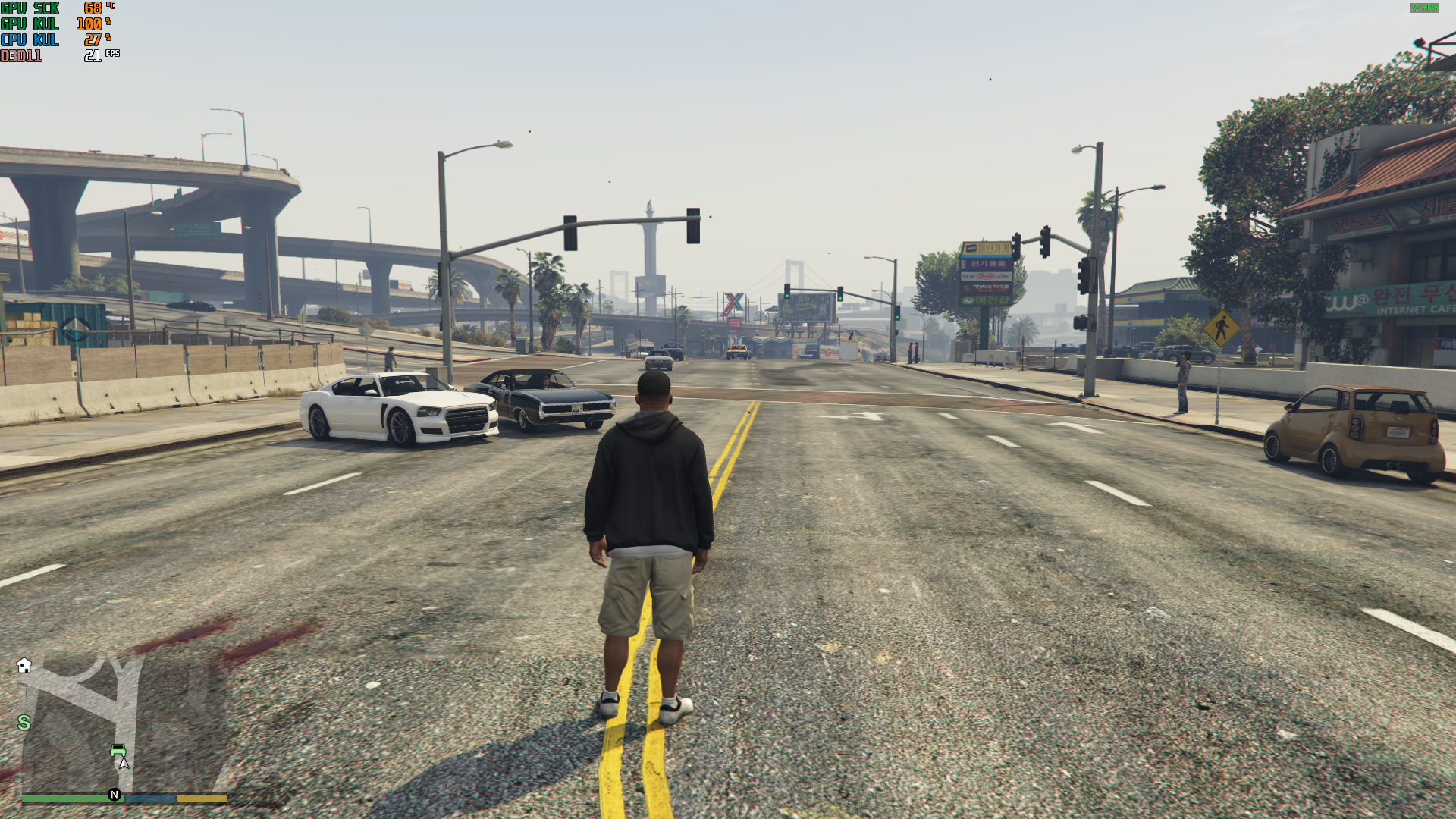Click the green S mission blip
This screenshot has height=819, width=1456.
pos(24,723)
